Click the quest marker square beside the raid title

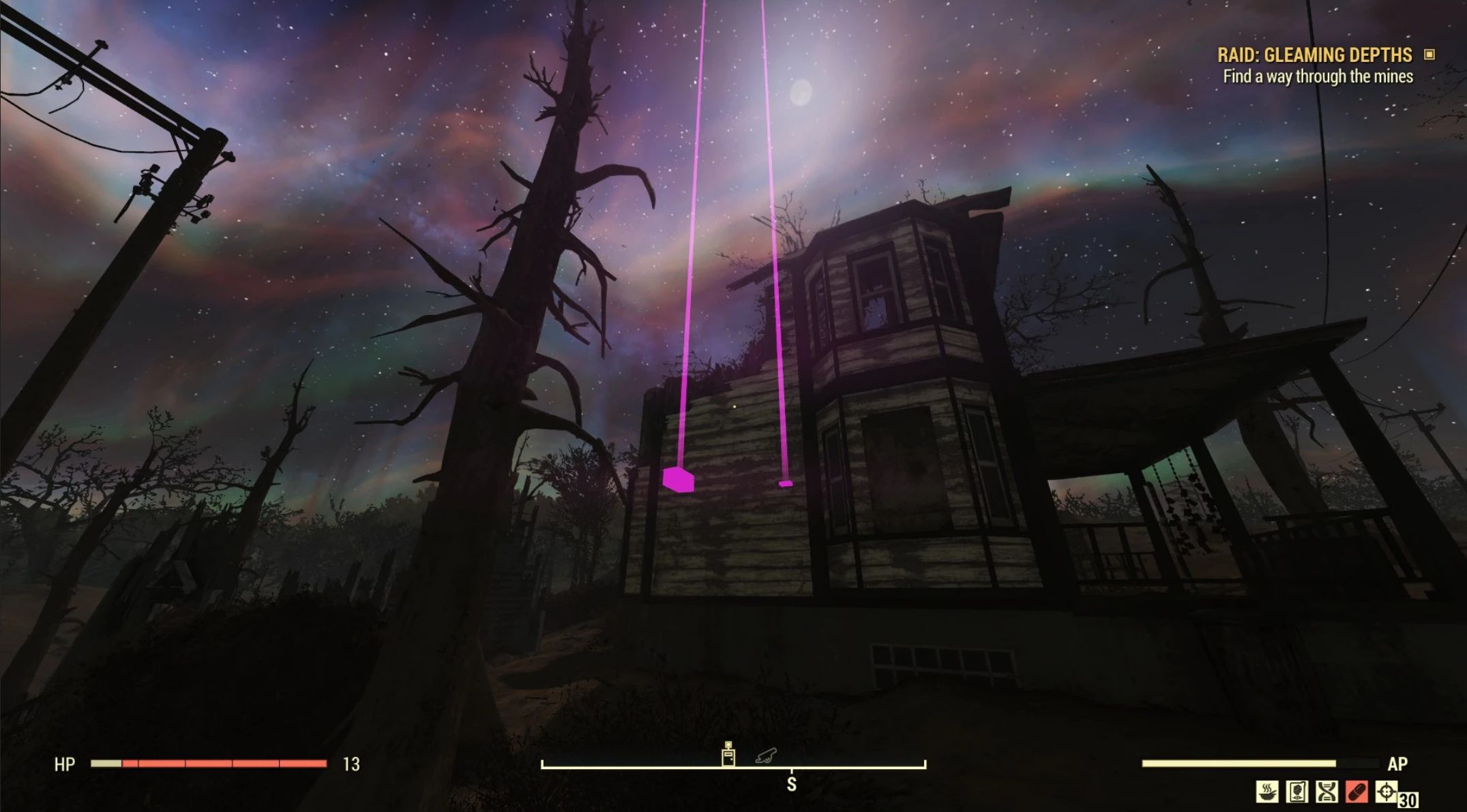(x=1429, y=55)
